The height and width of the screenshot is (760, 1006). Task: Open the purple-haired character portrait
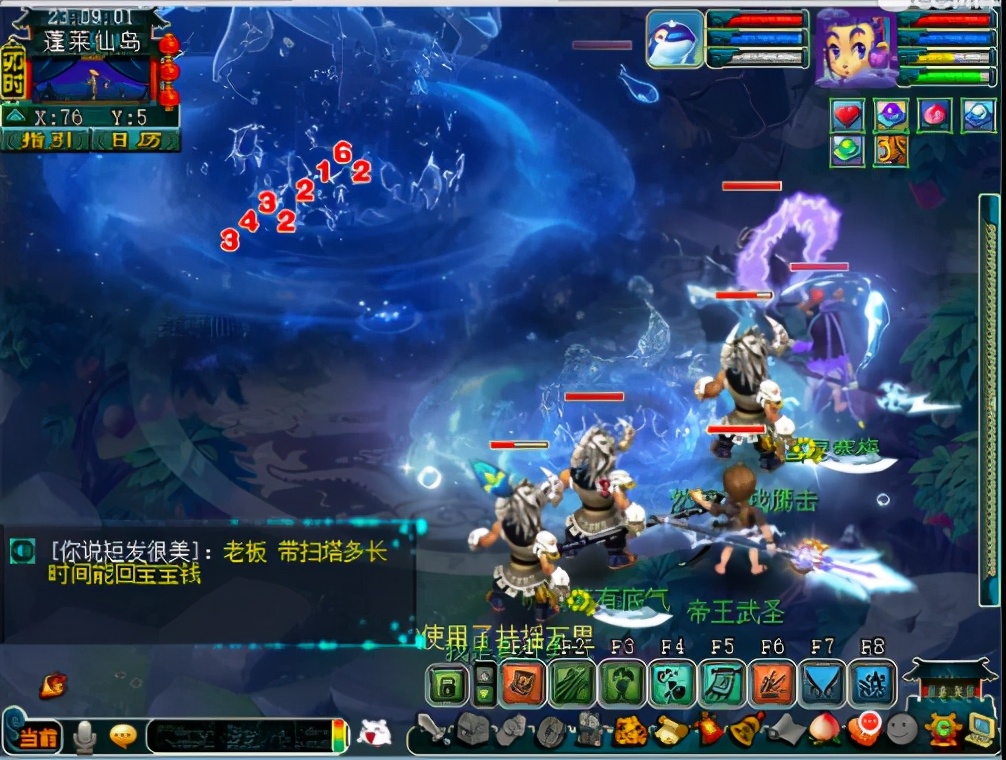click(x=853, y=47)
